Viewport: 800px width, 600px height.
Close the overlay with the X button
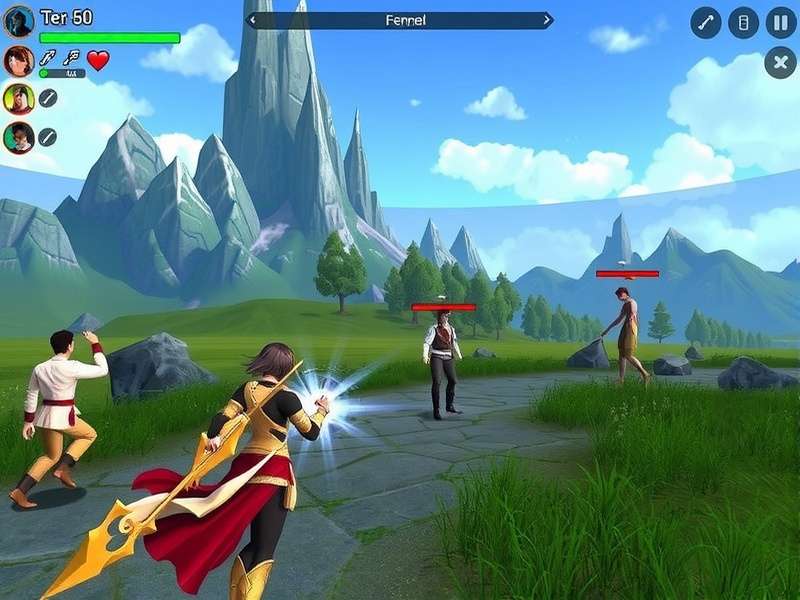[x=780, y=62]
